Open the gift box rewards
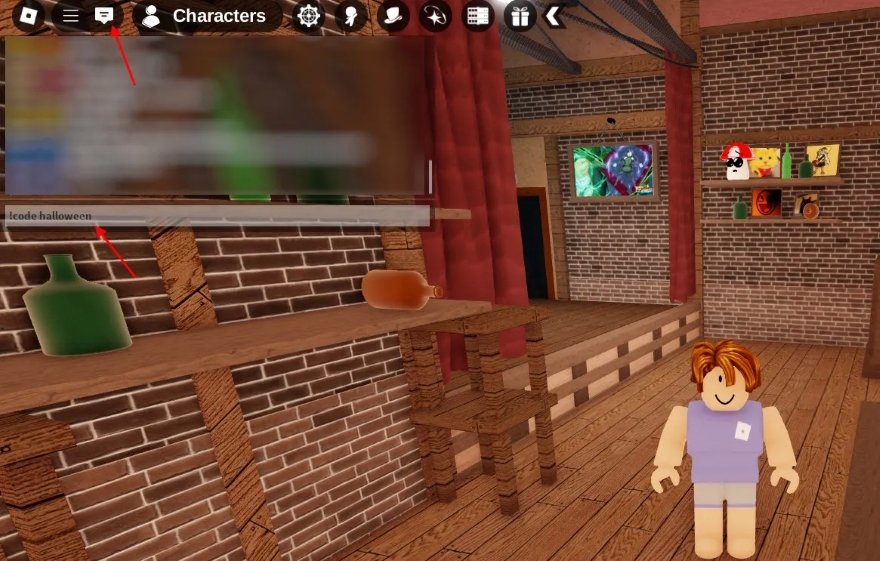Viewport: 880px width, 561px height. pyautogui.click(x=519, y=16)
